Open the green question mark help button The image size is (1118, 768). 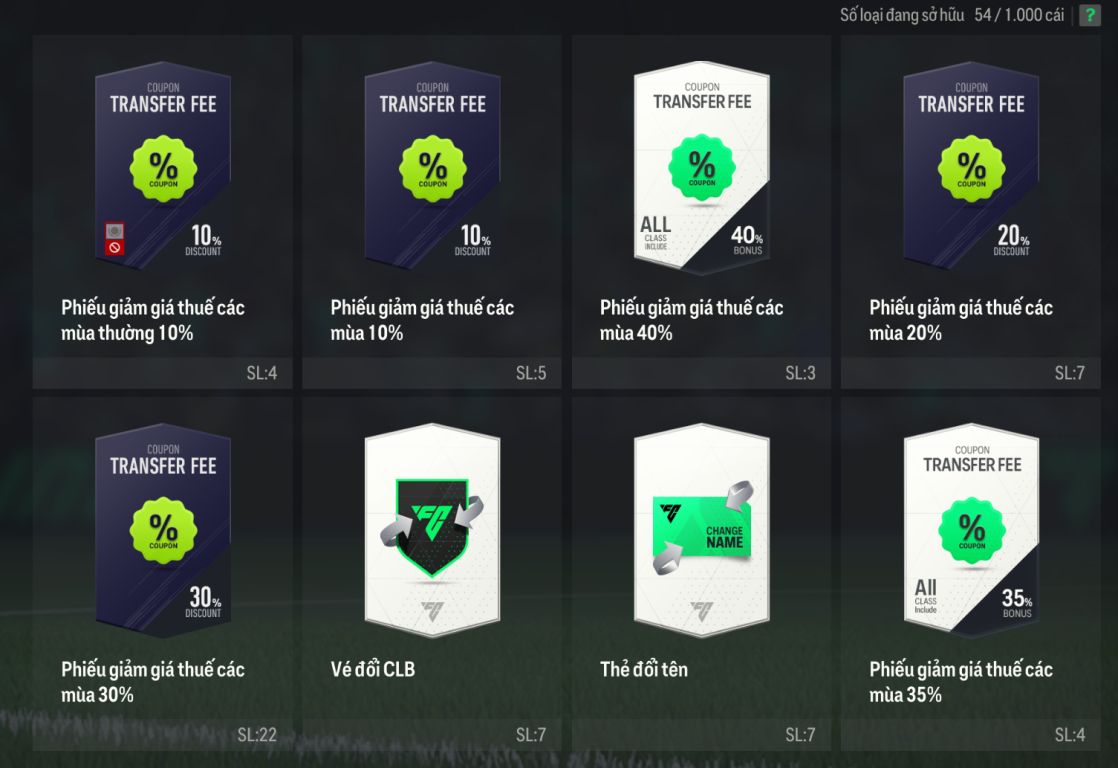pyautogui.click(x=1089, y=16)
